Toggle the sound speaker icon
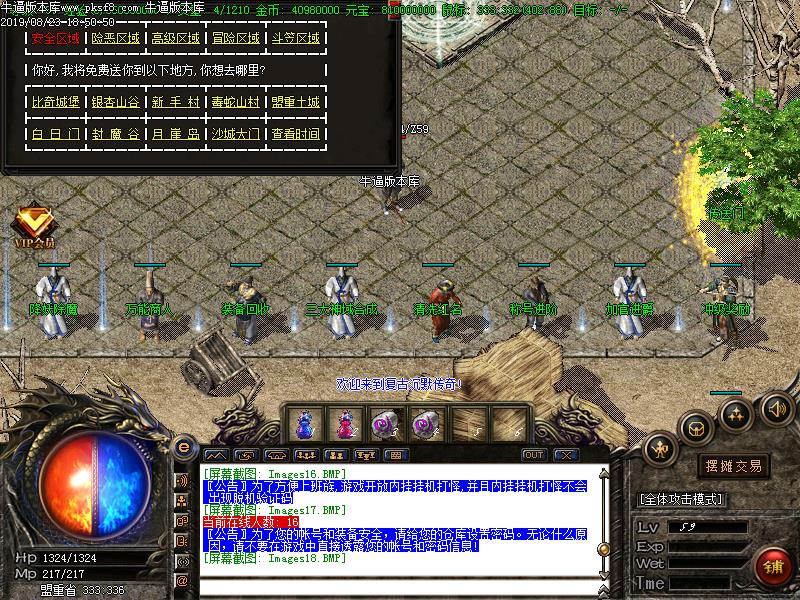This screenshot has width=800, height=600. point(776,408)
